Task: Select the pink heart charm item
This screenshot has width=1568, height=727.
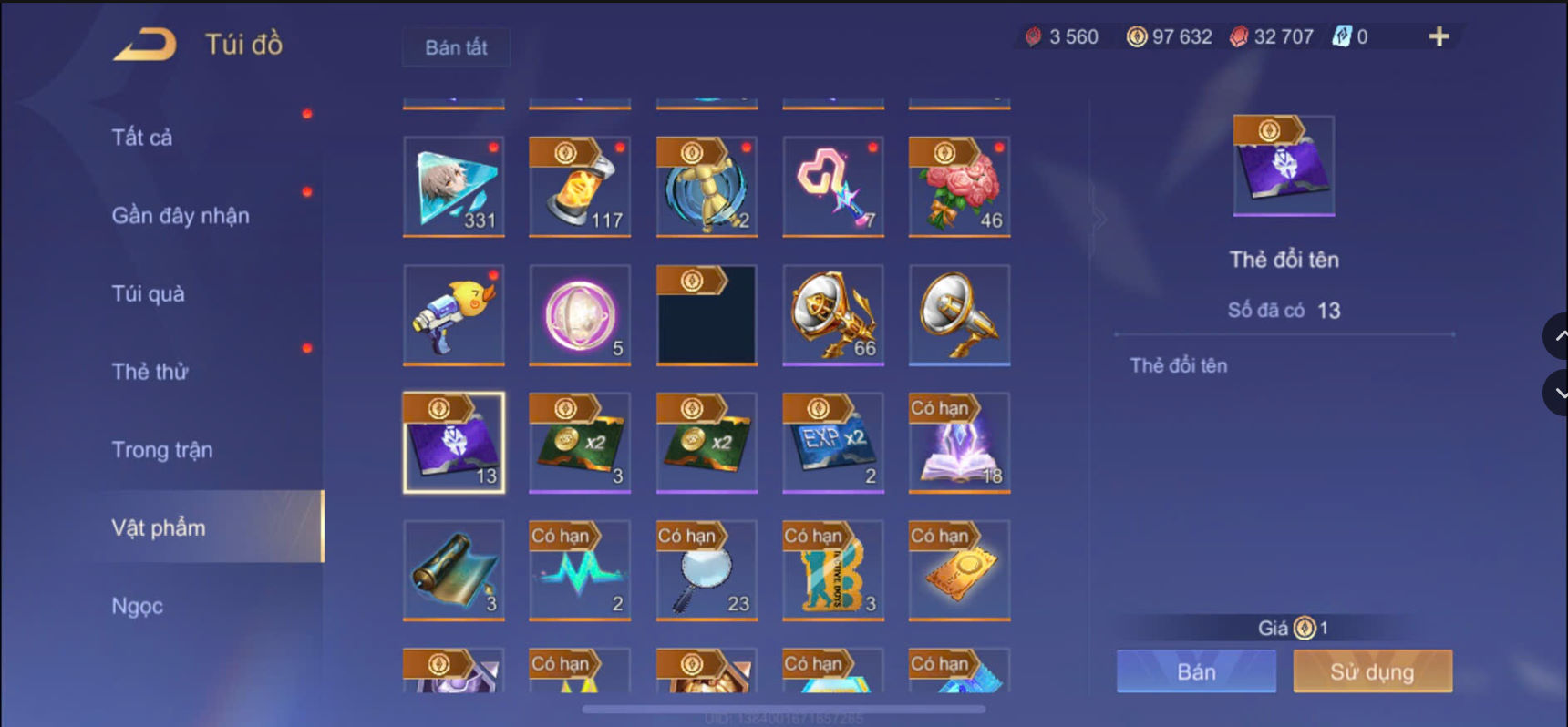Action: (832, 187)
